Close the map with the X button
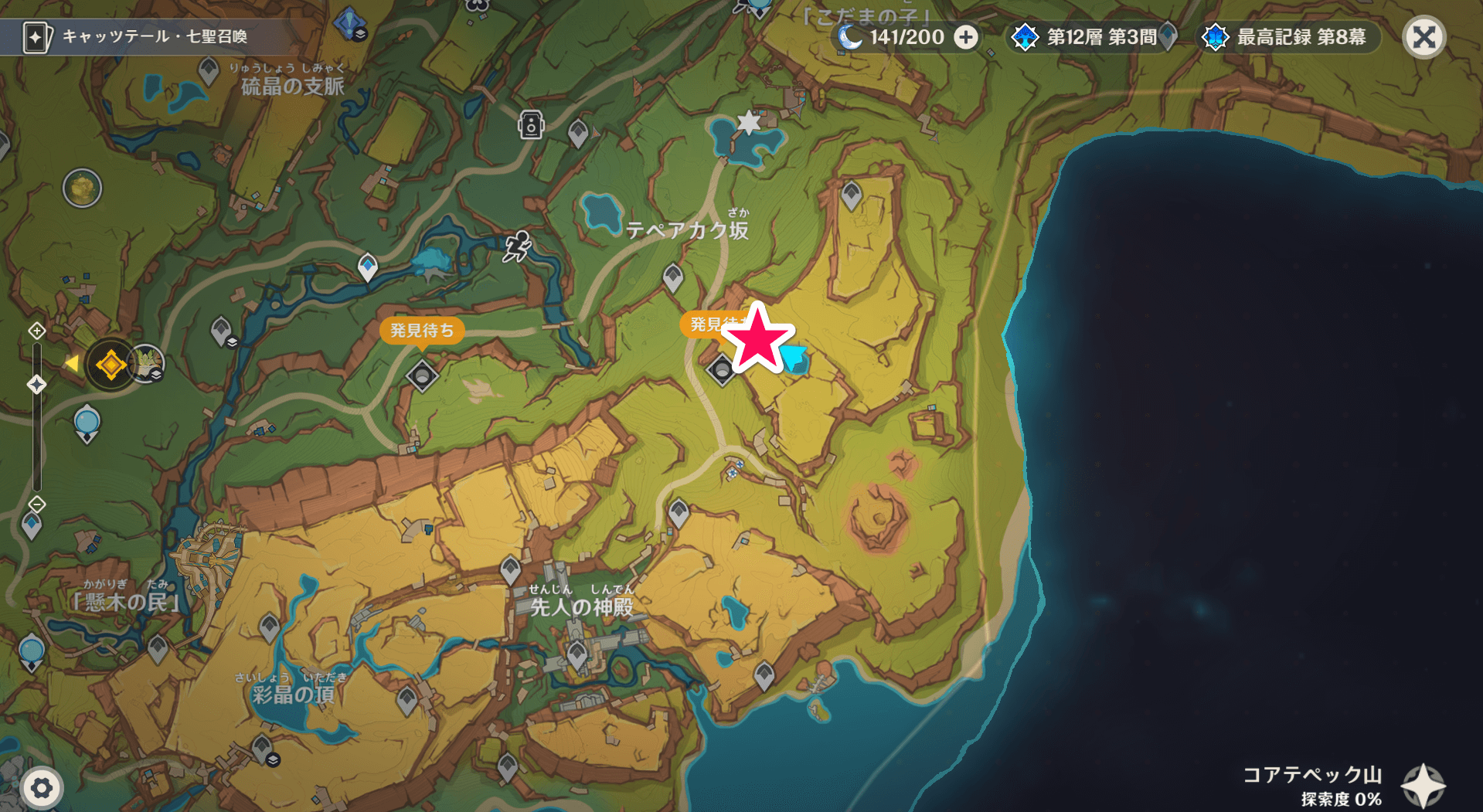The height and width of the screenshot is (812, 1483). (x=1423, y=37)
